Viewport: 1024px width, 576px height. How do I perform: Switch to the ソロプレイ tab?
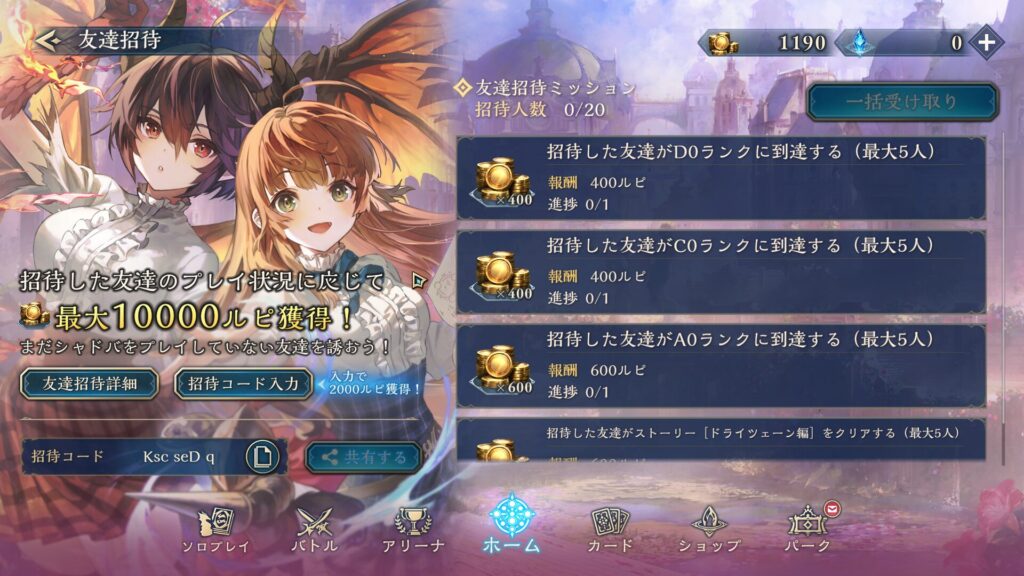point(215,528)
